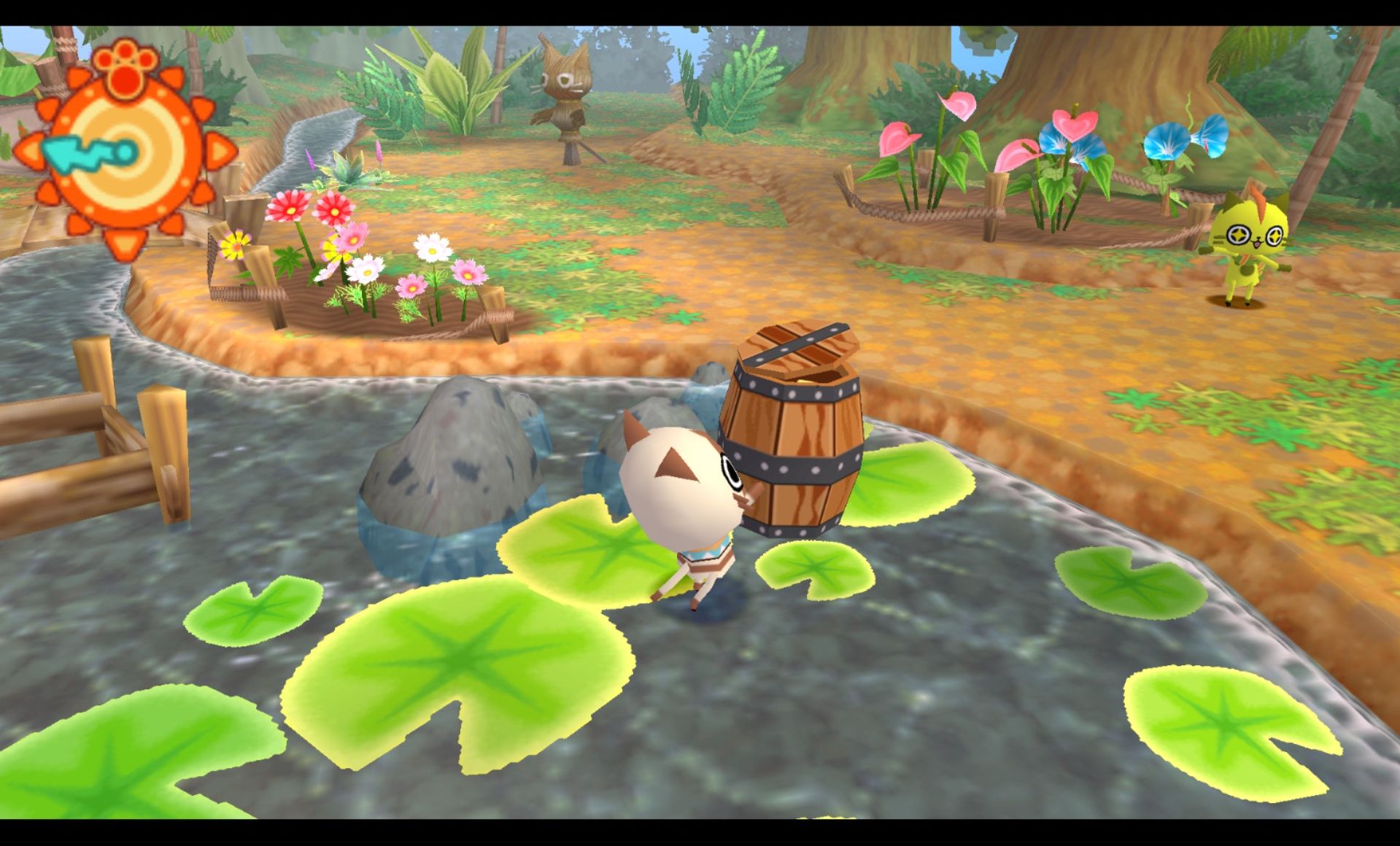Screen dimensions: 1400x846
Task: Click the sun-shaped paw clock dial
Action: tap(125, 152)
